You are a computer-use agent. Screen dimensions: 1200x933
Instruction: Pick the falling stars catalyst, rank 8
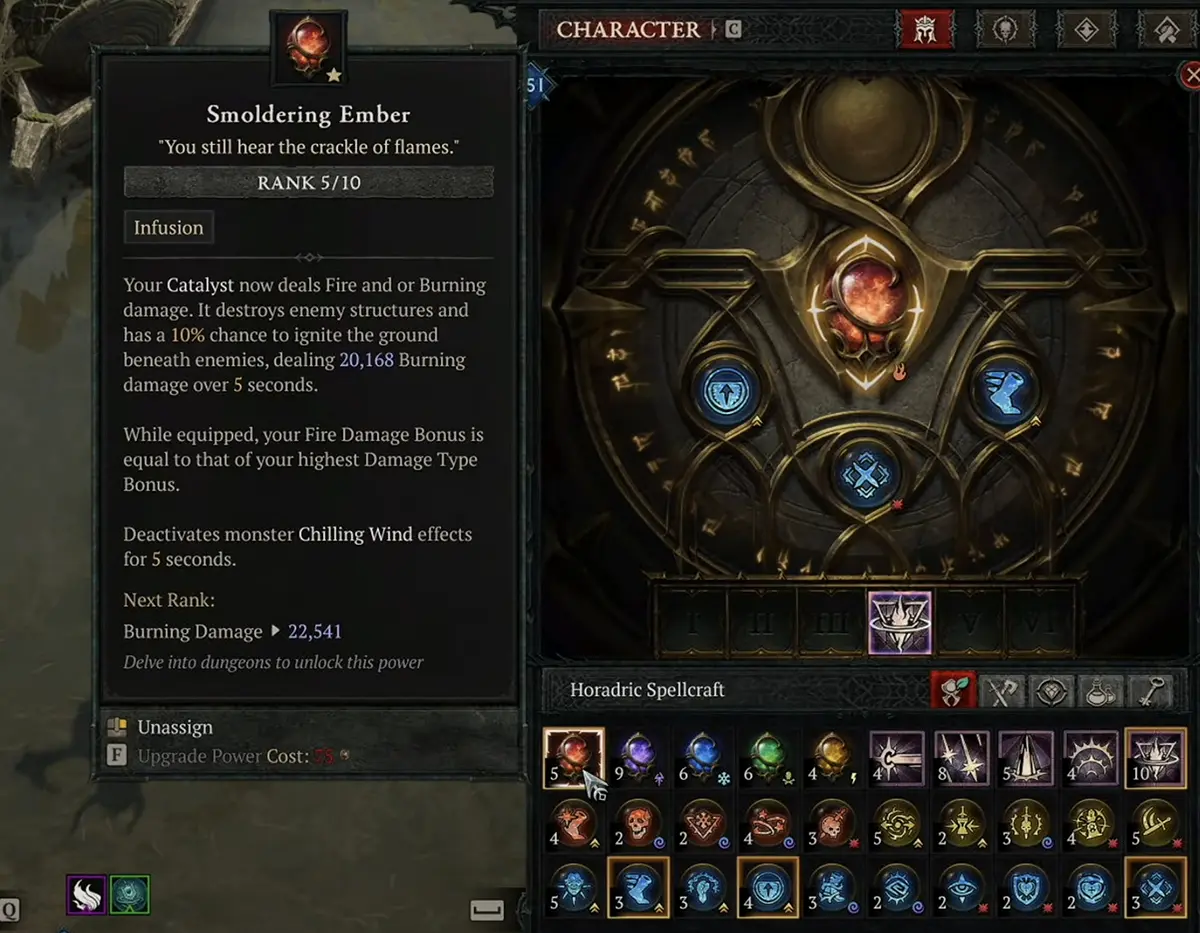(961, 757)
